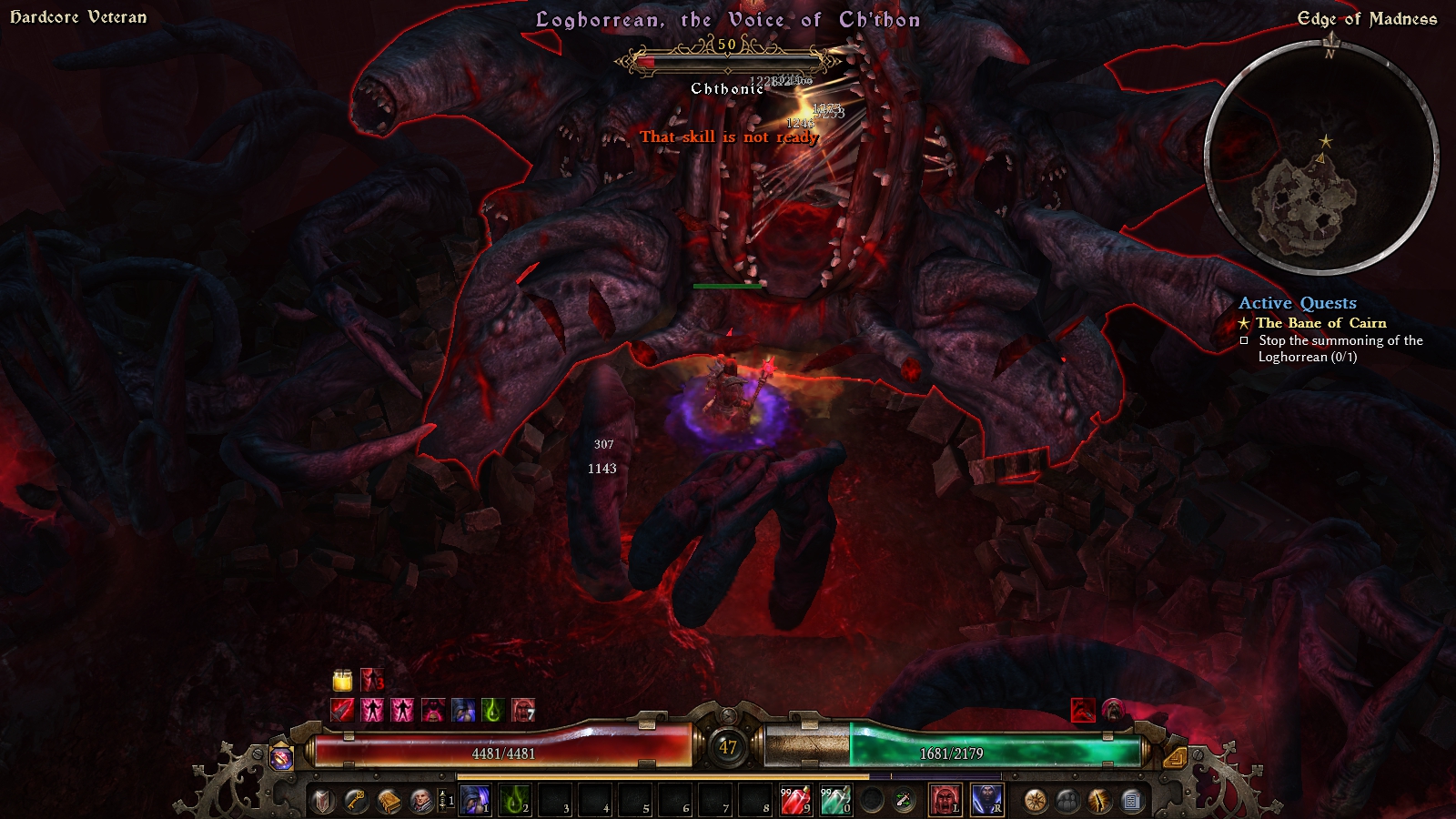The width and height of the screenshot is (1456, 819).
Task: Activate the hooded figure skill in slot 1
Action: point(475,800)
